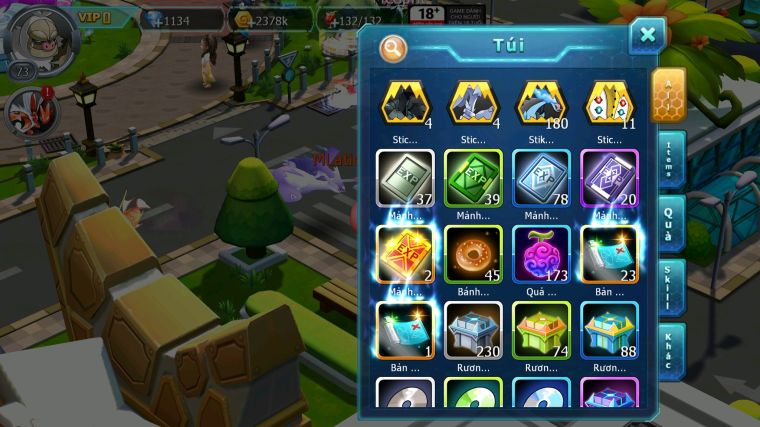Pick the treasure map item with 23
The image size is (760, 427).
coord(609,254)
